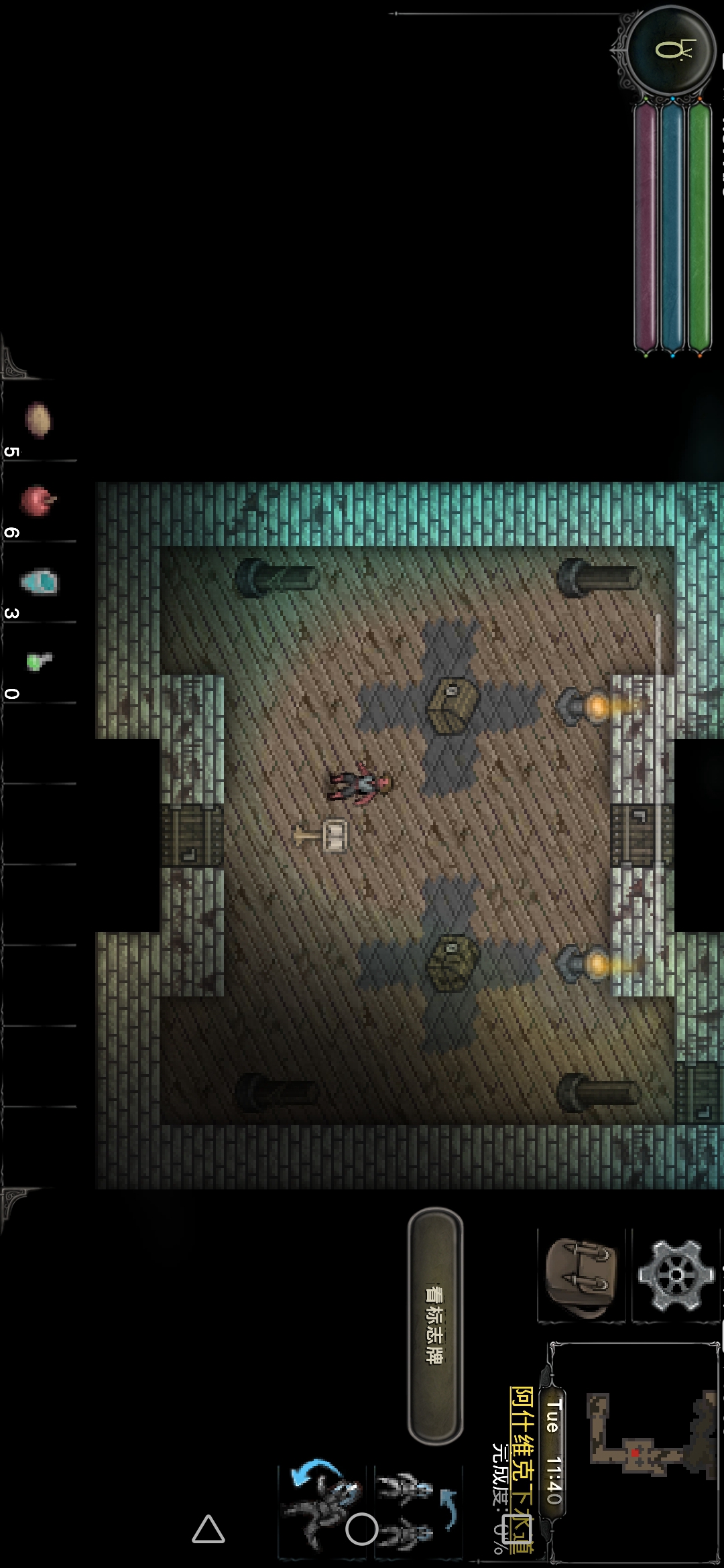Select the blue crystal hotbar slot

[39, 582]
